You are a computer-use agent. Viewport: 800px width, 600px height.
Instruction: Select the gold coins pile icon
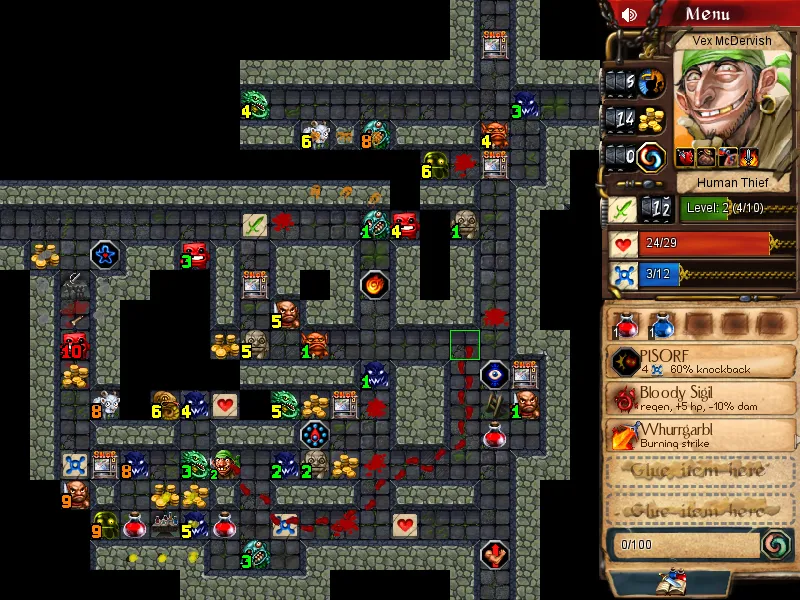coord(652,119)
